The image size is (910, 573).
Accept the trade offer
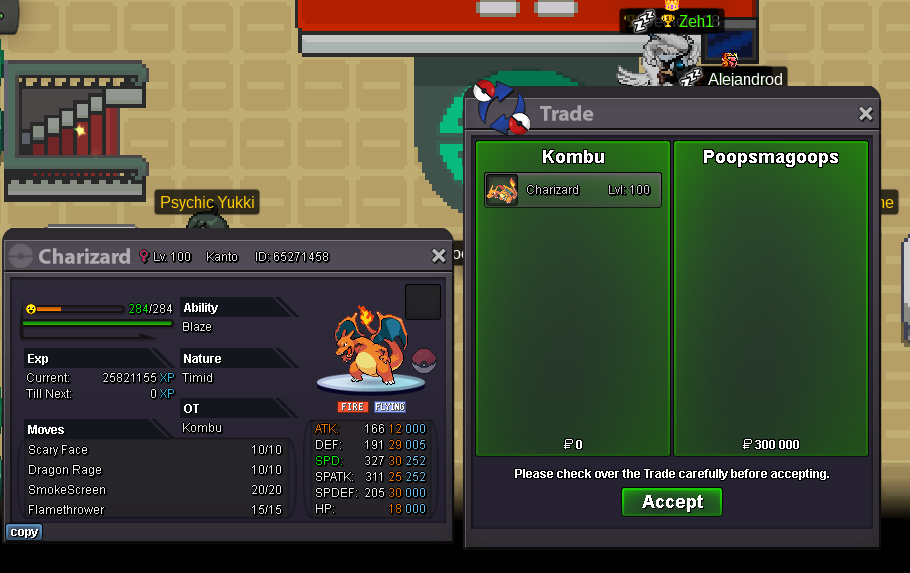672,502
